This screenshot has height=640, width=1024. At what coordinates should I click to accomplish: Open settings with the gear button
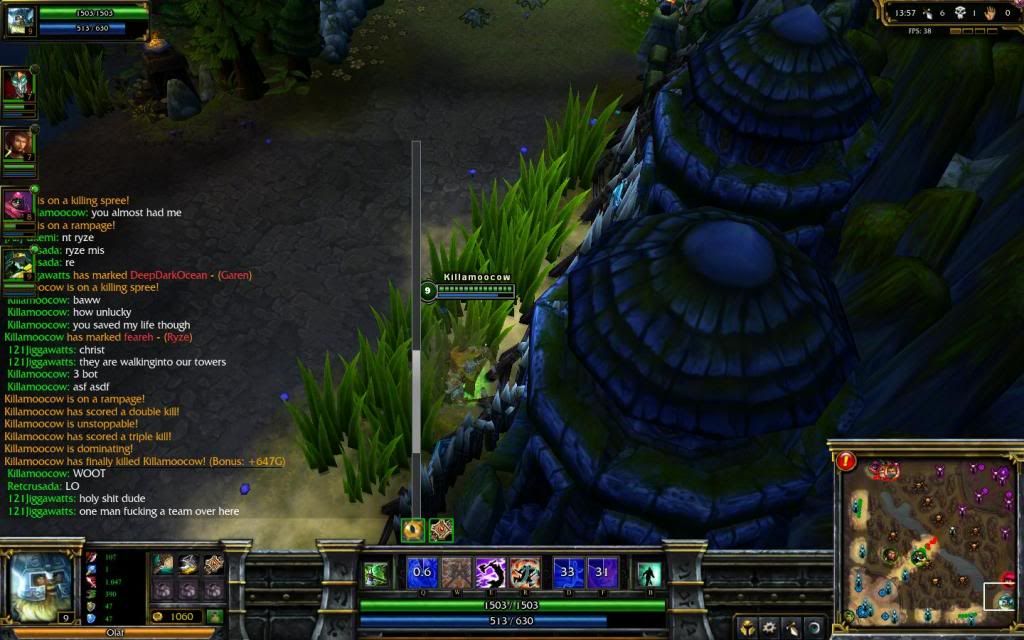point(770,629)
